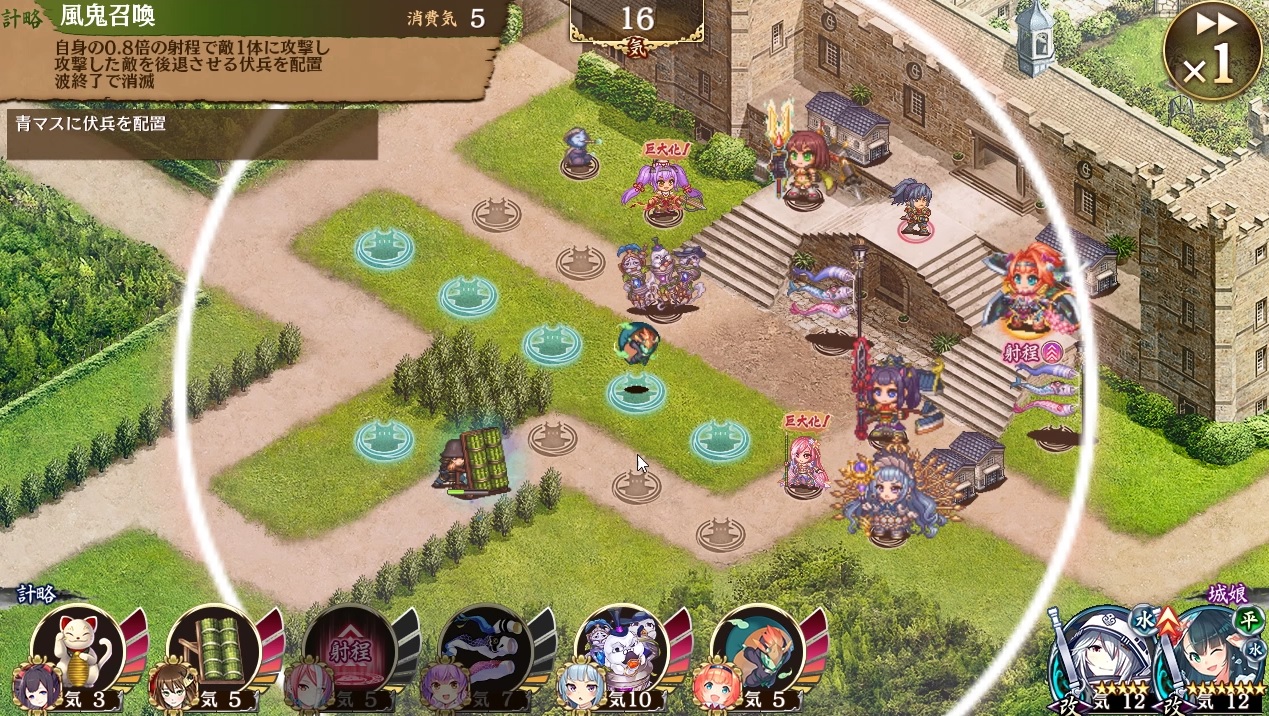Screen dimensions: 1269x716
Task: Place ambush on blue tile beside bamboo barricade
Action: pyautogui.click(x=384, y=440)
